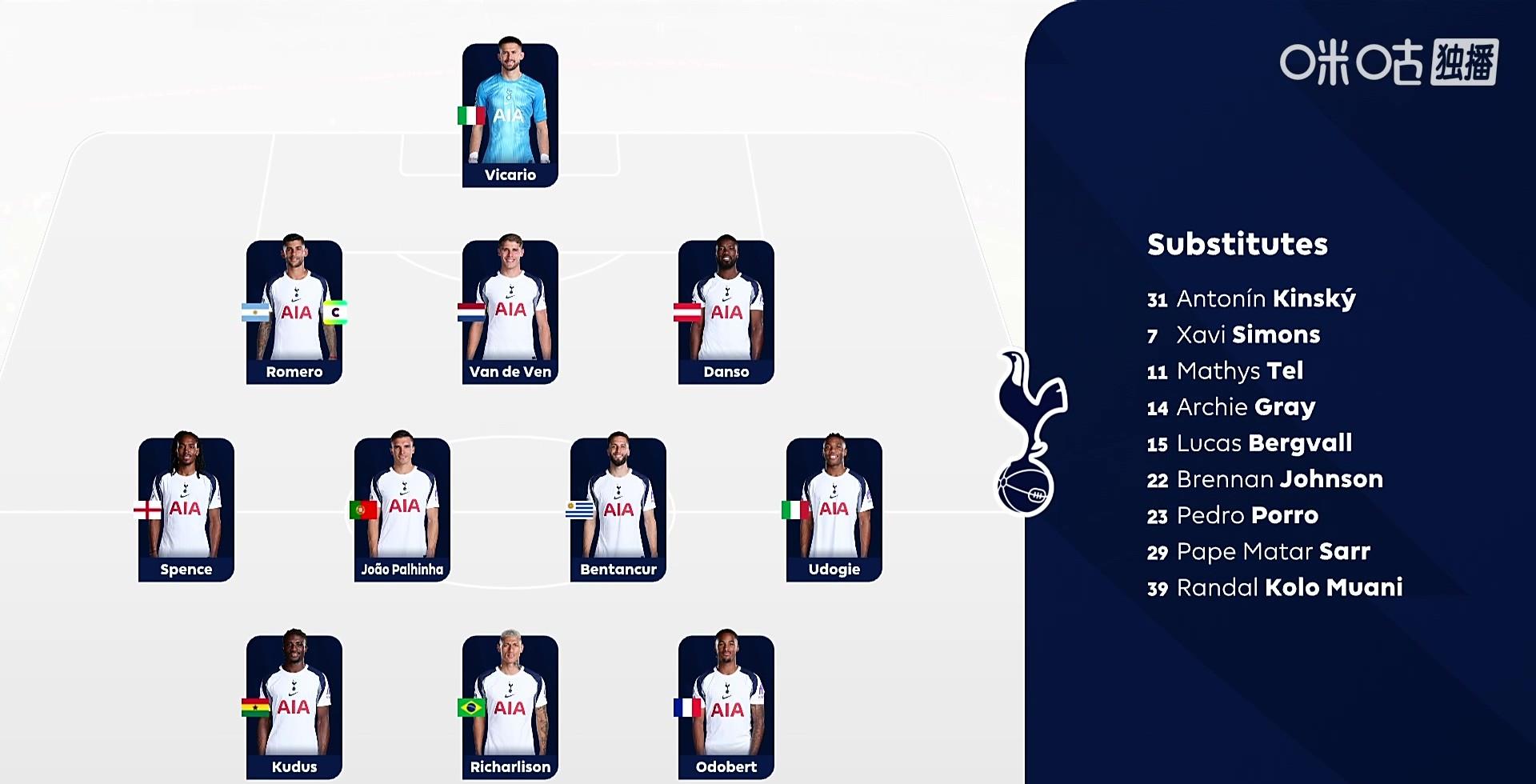Choose the João Palhinha card
Screen dimensions: 1536x784
point(402,510)
